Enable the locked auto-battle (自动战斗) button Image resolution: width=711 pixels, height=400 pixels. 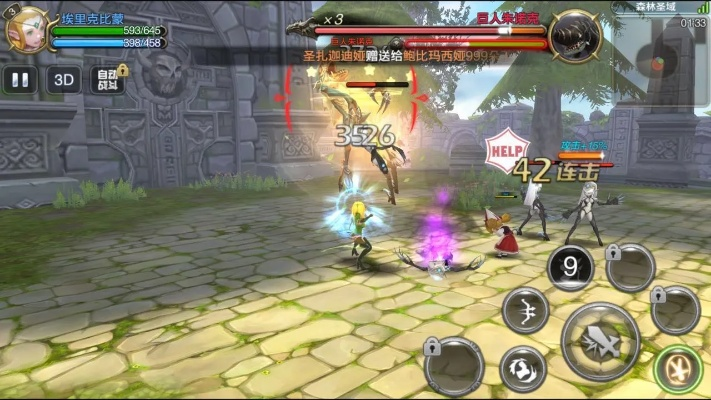click(108, 80)
